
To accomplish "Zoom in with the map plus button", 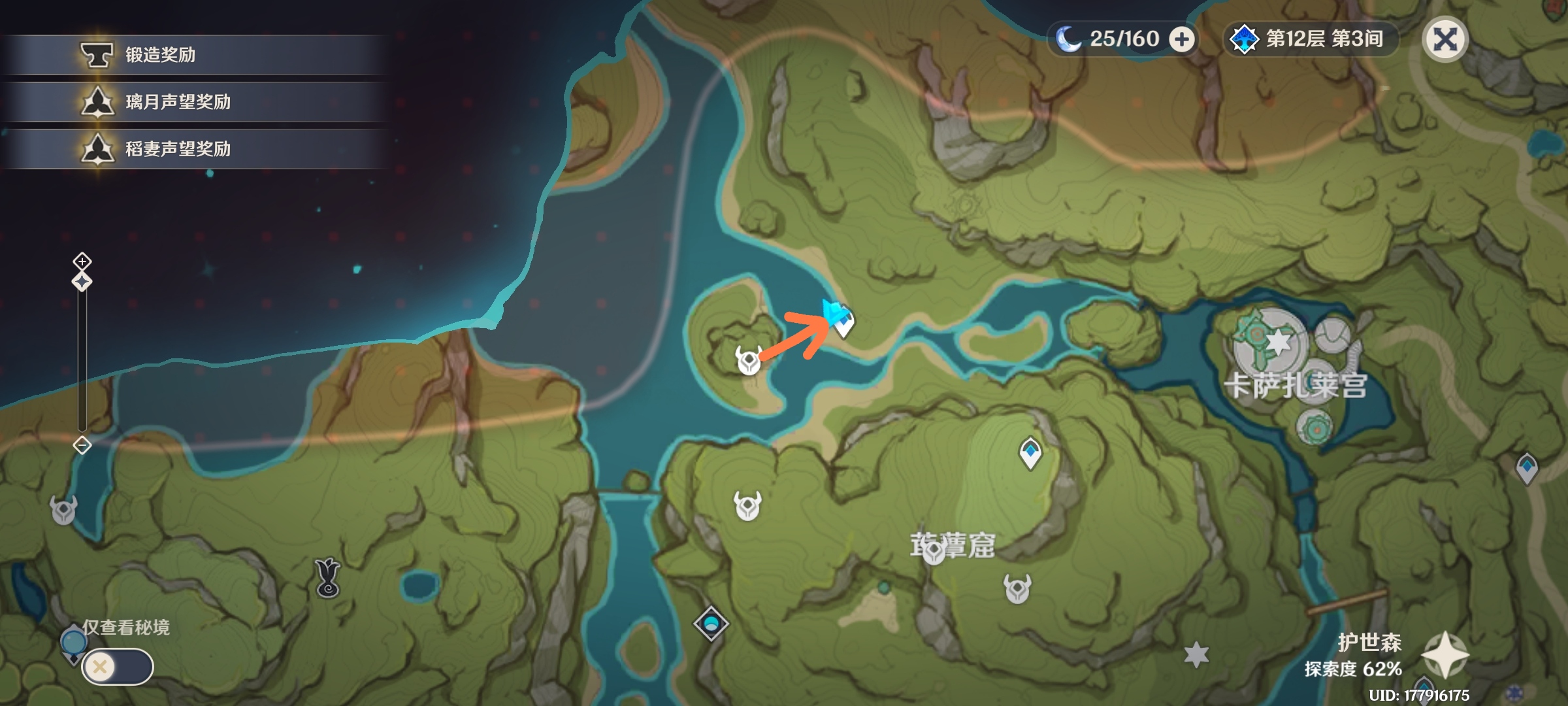I will 82,261.
